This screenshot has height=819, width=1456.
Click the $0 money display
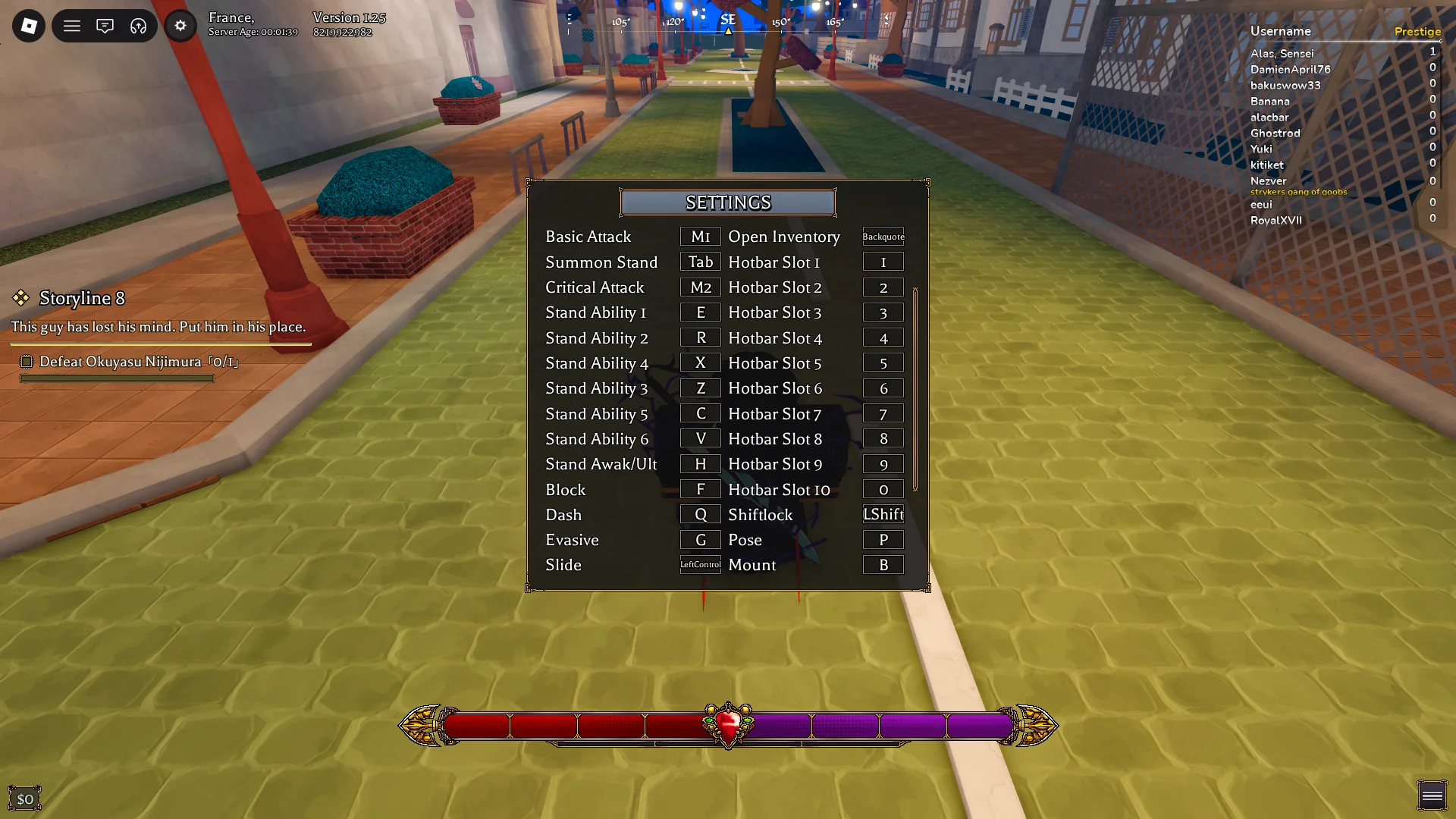[x=27, y=797]
